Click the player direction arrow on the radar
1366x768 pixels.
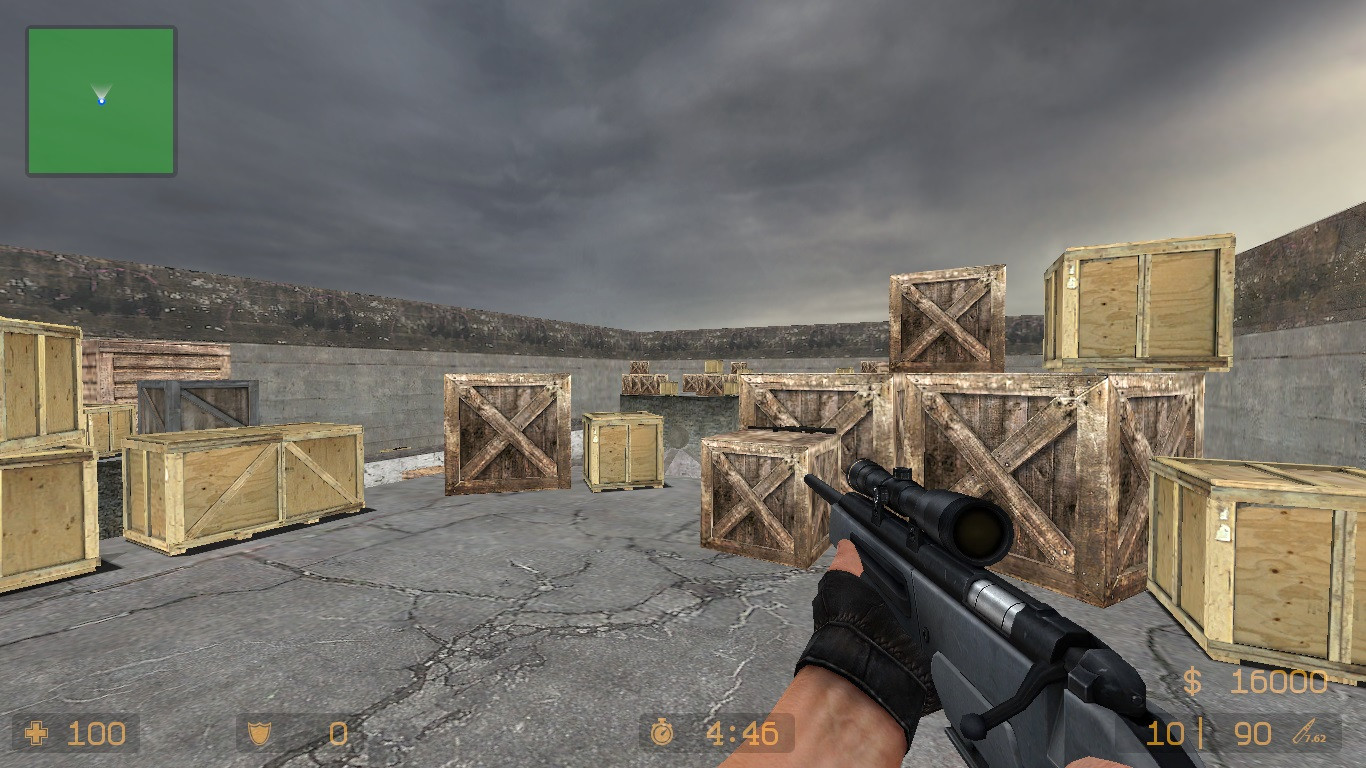click(x=103, y=96)
